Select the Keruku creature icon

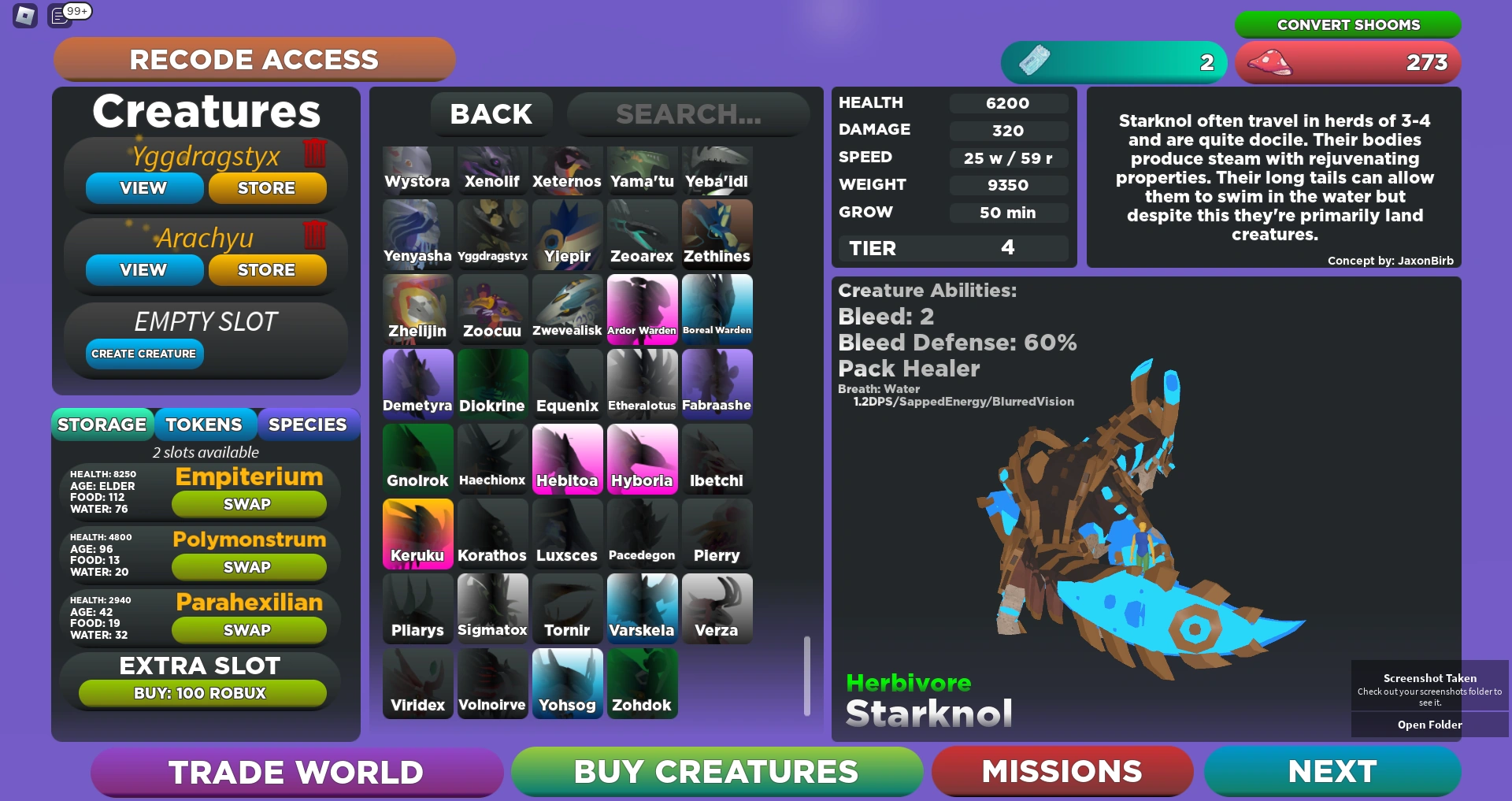pyautogui.click(x=417, y=533)
